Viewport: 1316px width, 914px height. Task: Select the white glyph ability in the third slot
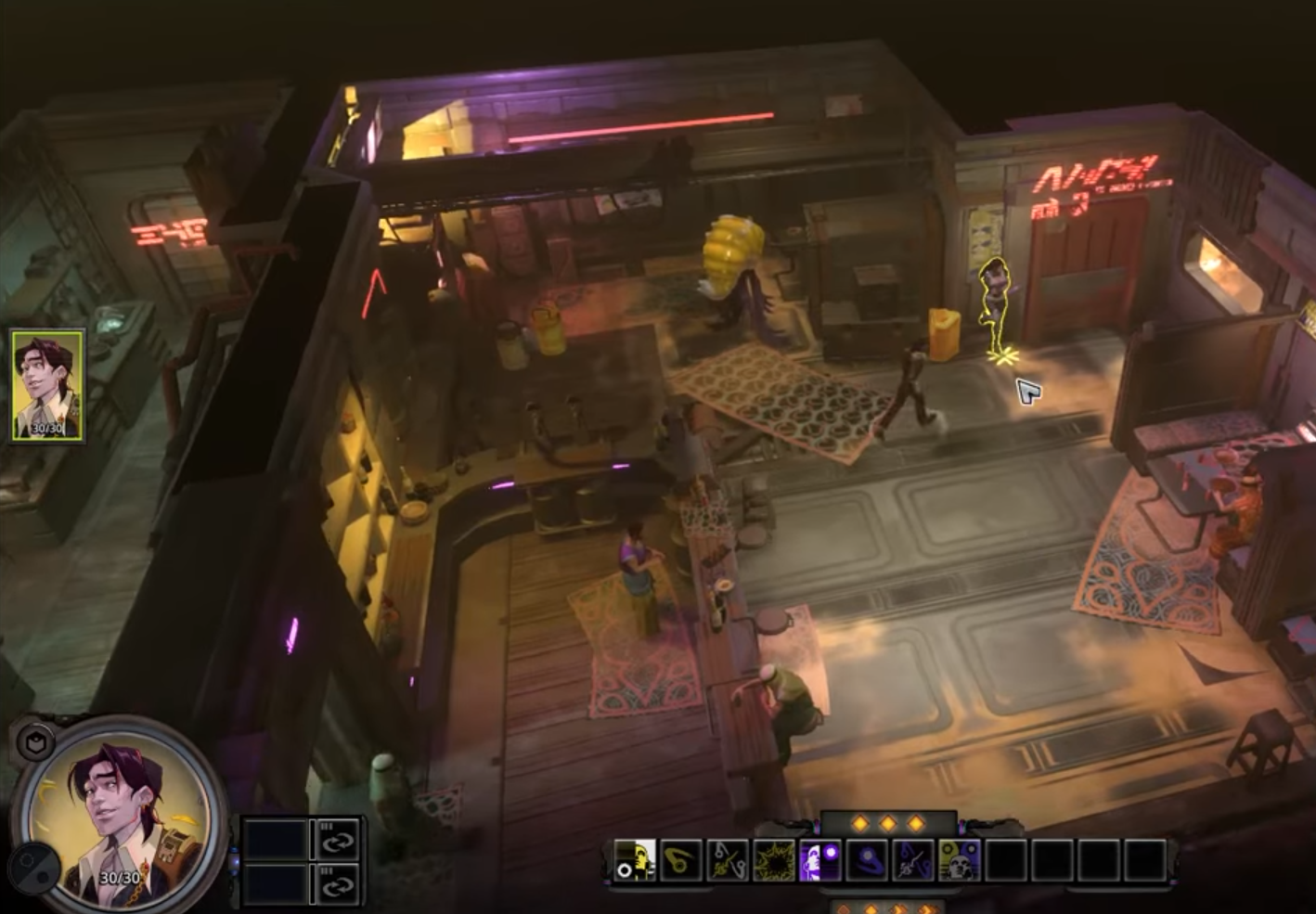pyautogui.click(x=727, y=860)
